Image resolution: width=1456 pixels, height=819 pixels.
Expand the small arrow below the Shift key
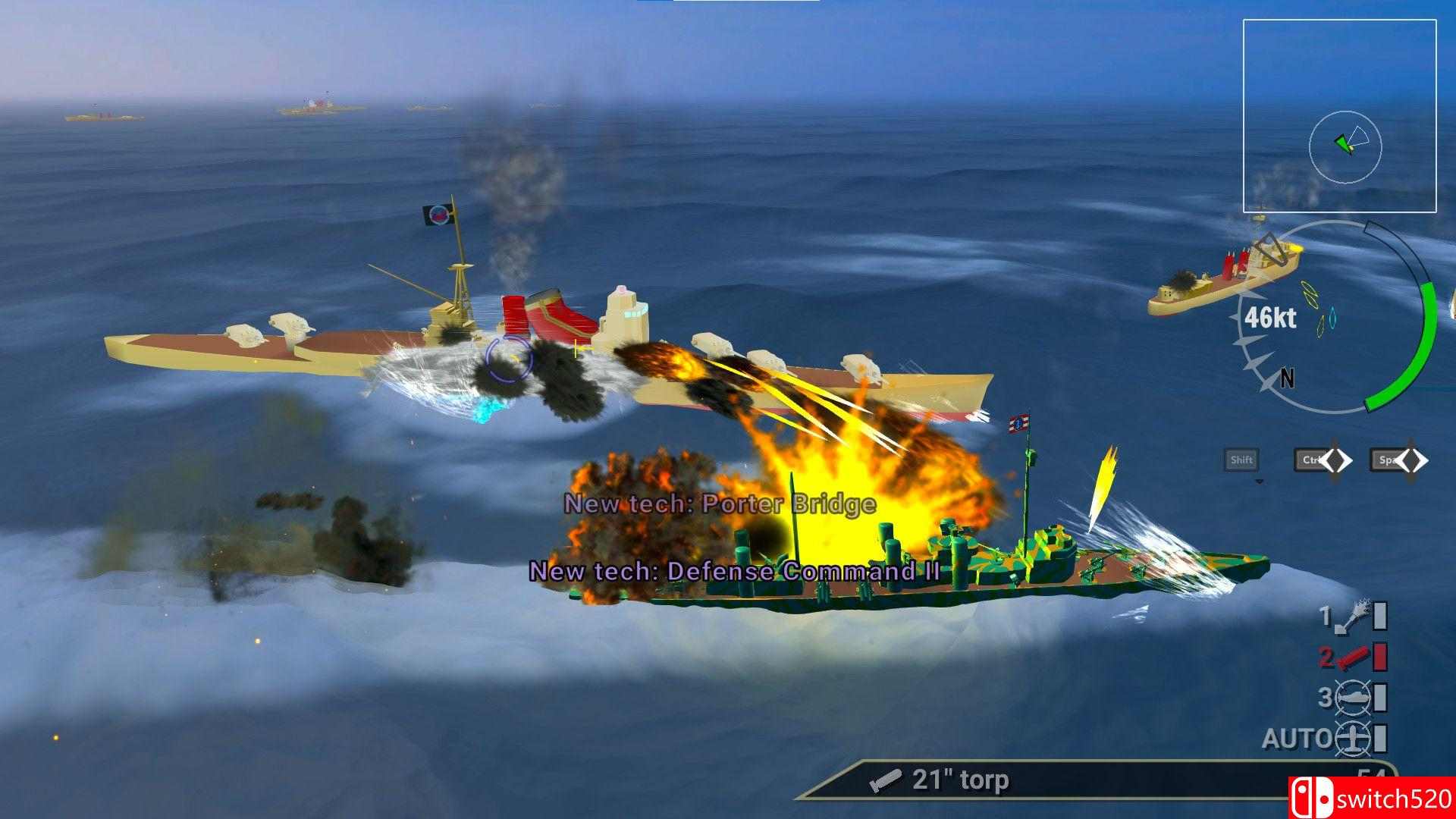tap(1258, 481)
